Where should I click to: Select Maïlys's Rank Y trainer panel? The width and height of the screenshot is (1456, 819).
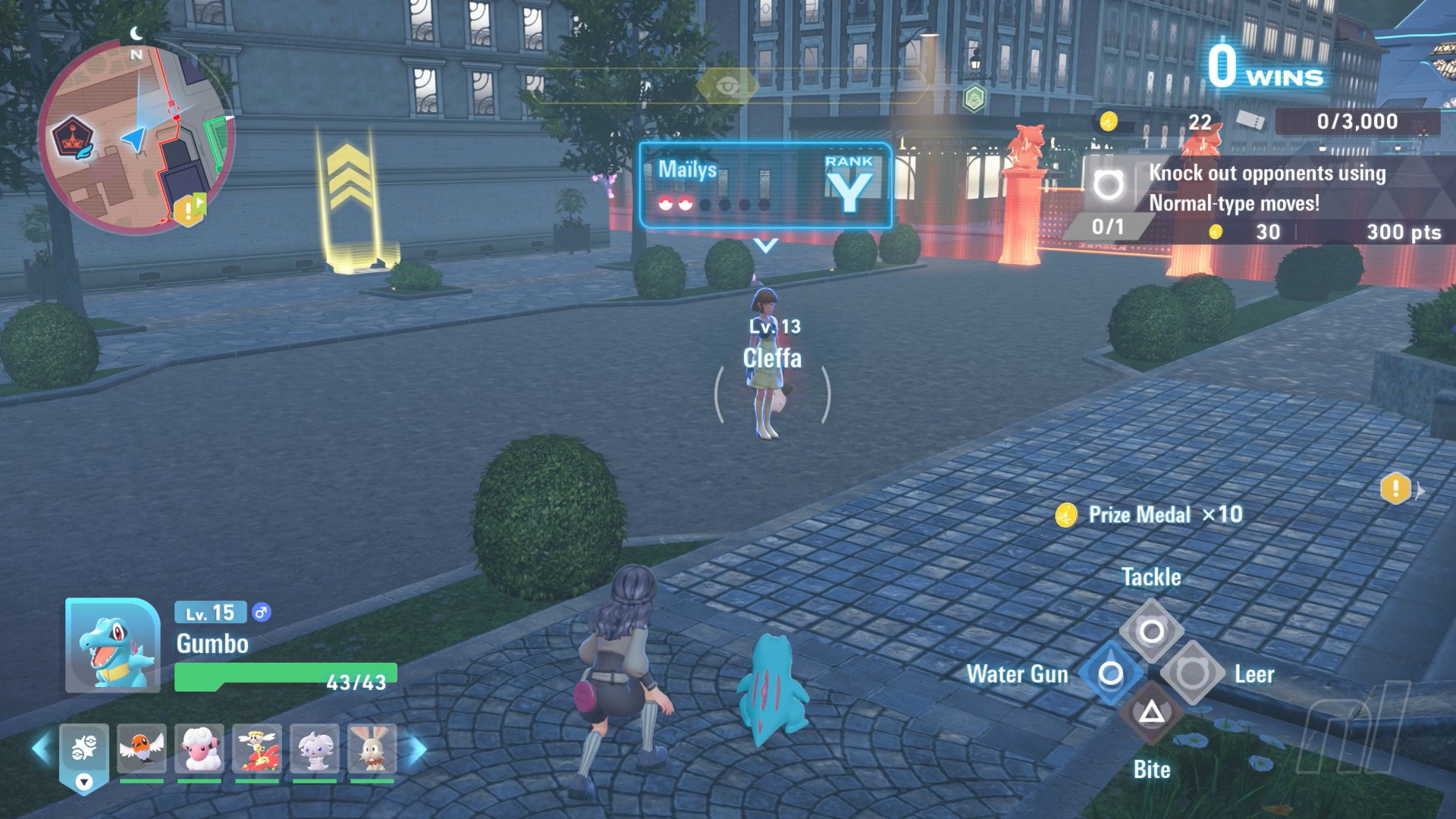tap(765, 186)
